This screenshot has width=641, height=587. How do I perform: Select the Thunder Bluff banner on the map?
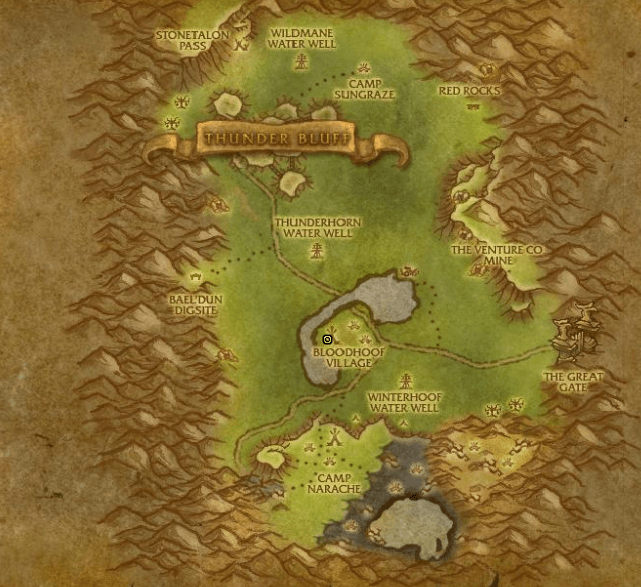click(x=276, y=139)
